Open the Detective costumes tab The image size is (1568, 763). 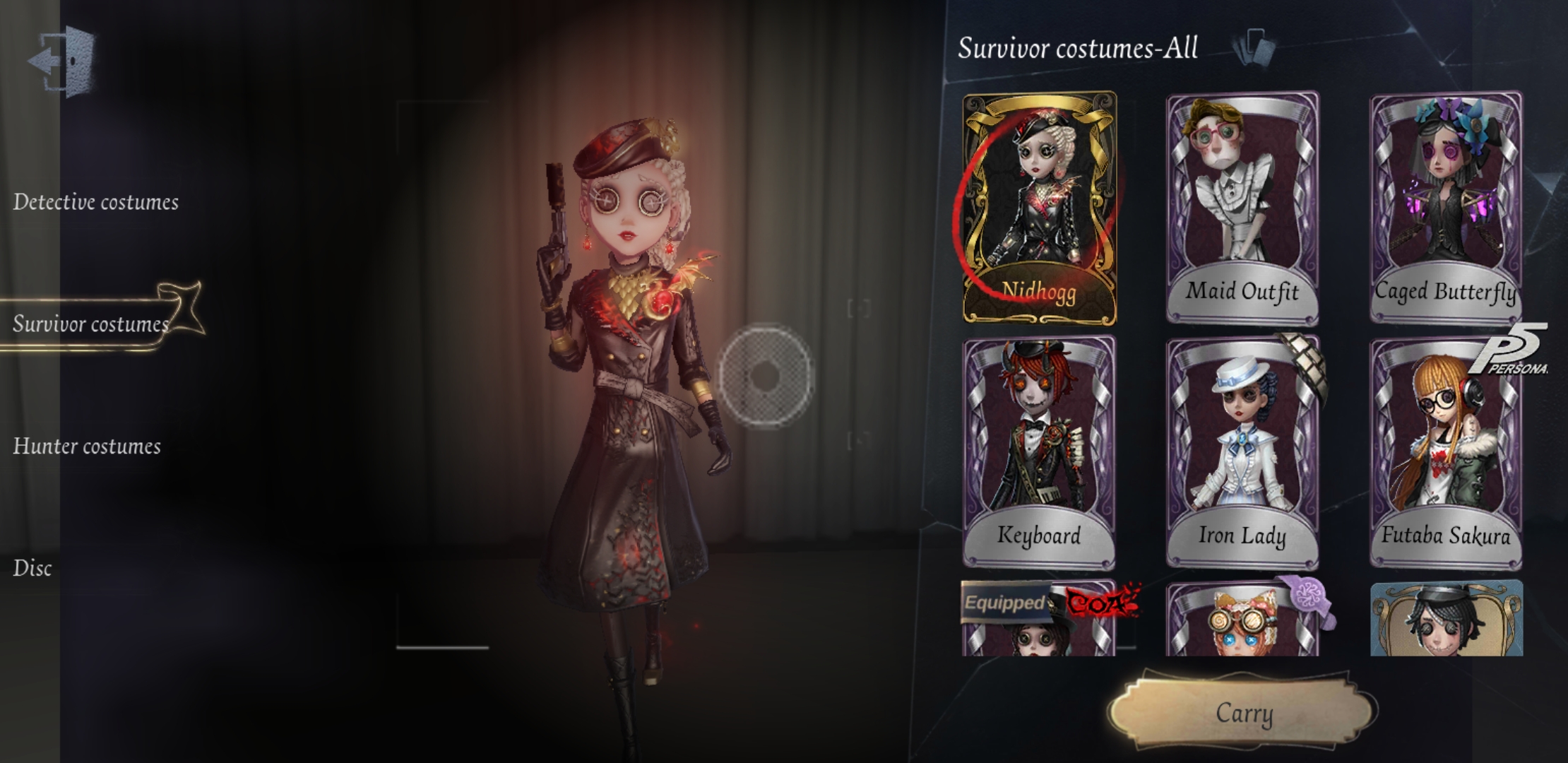(x=95, y=201)
